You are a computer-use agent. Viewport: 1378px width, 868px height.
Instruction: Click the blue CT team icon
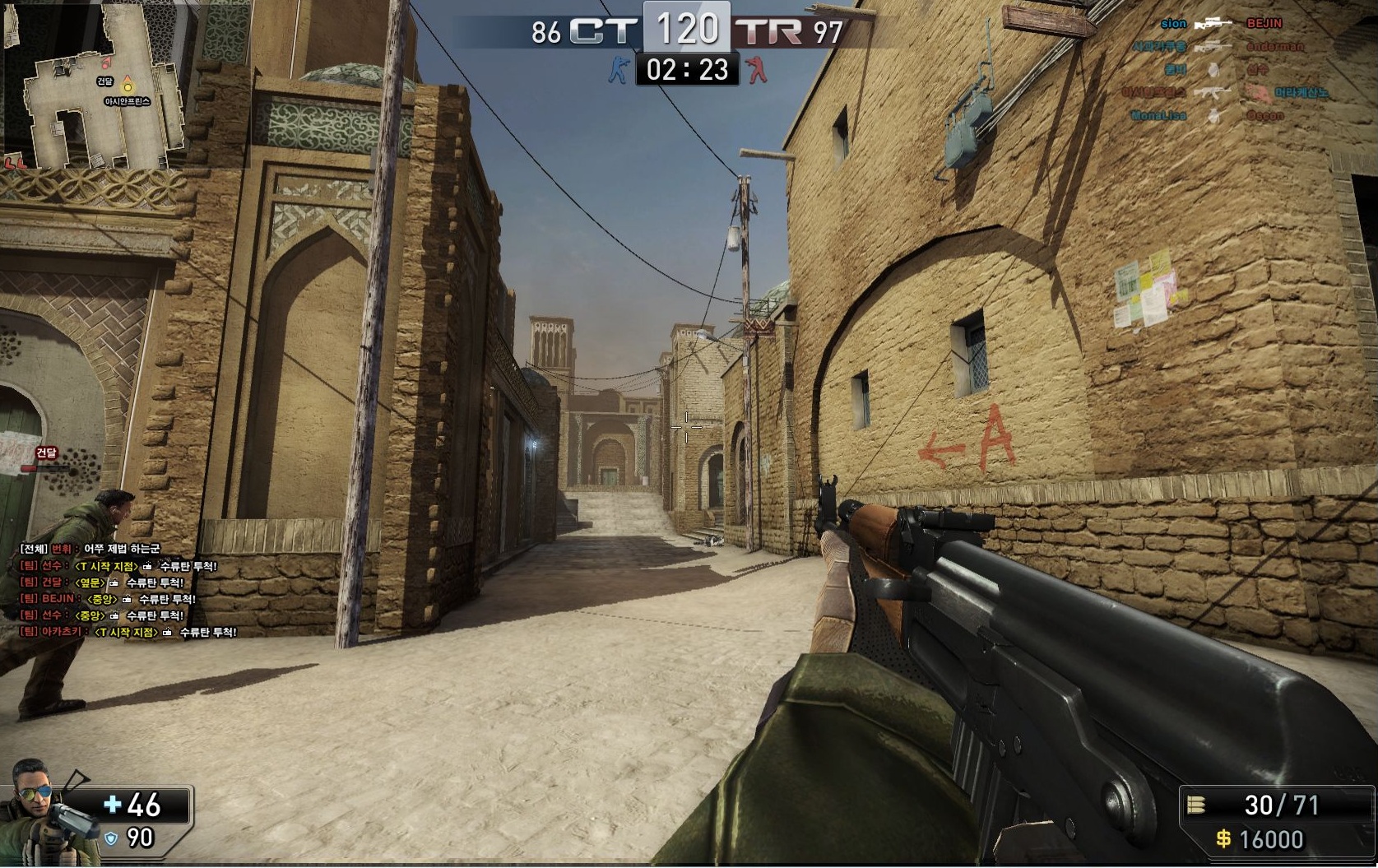(617, 70)
